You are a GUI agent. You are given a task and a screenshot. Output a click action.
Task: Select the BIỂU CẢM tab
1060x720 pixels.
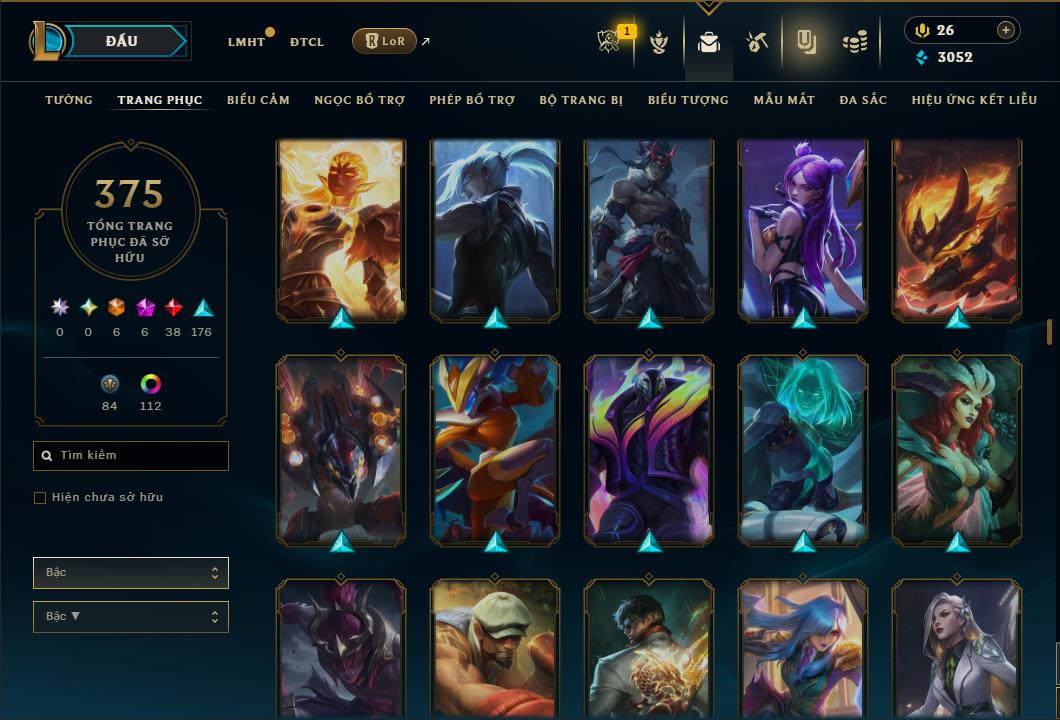[x=258, y=100]
